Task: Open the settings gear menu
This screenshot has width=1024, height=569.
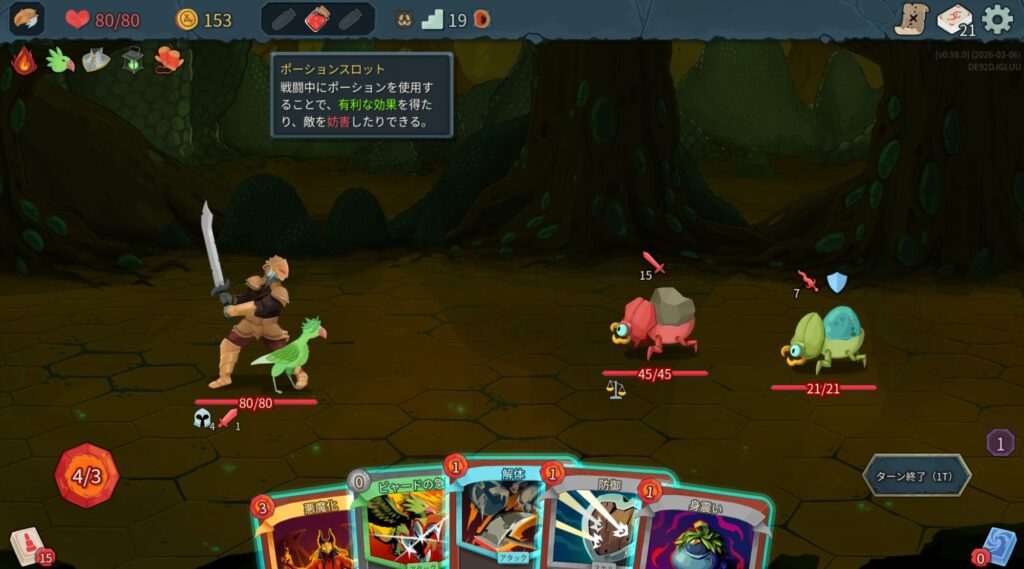Action: 997,19
